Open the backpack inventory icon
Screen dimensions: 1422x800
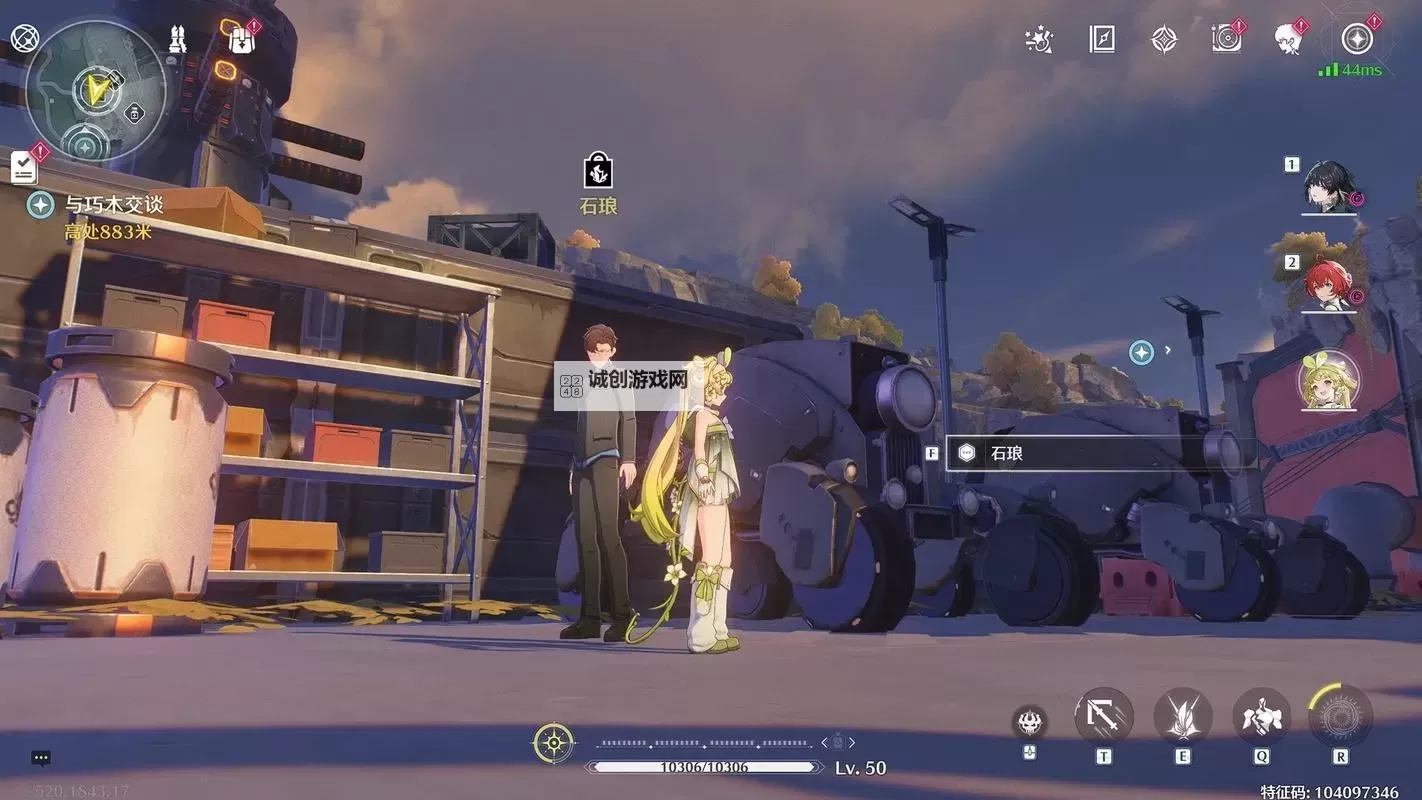[x=241, y=40]
